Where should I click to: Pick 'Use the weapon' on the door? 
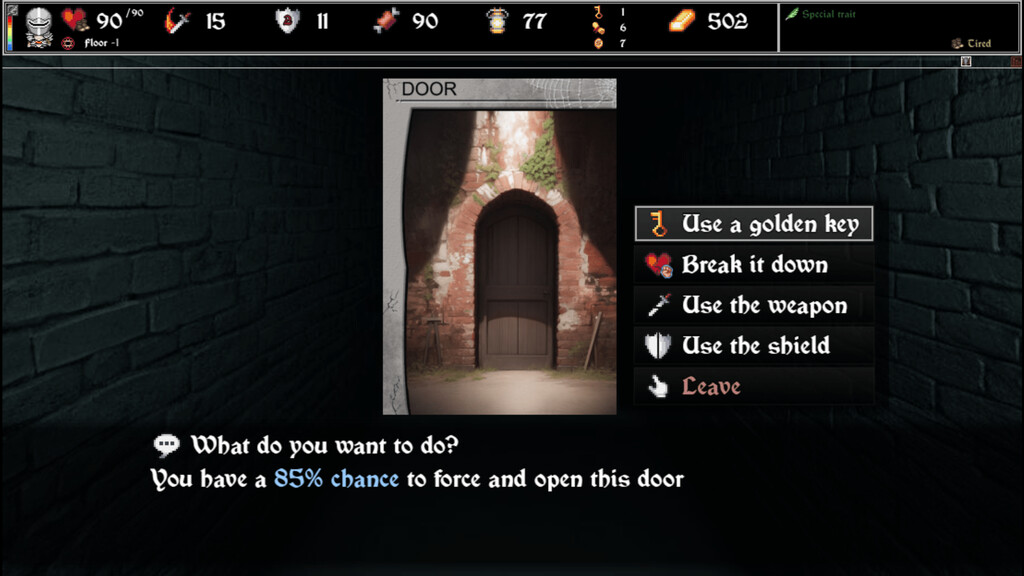coord(754,305)
